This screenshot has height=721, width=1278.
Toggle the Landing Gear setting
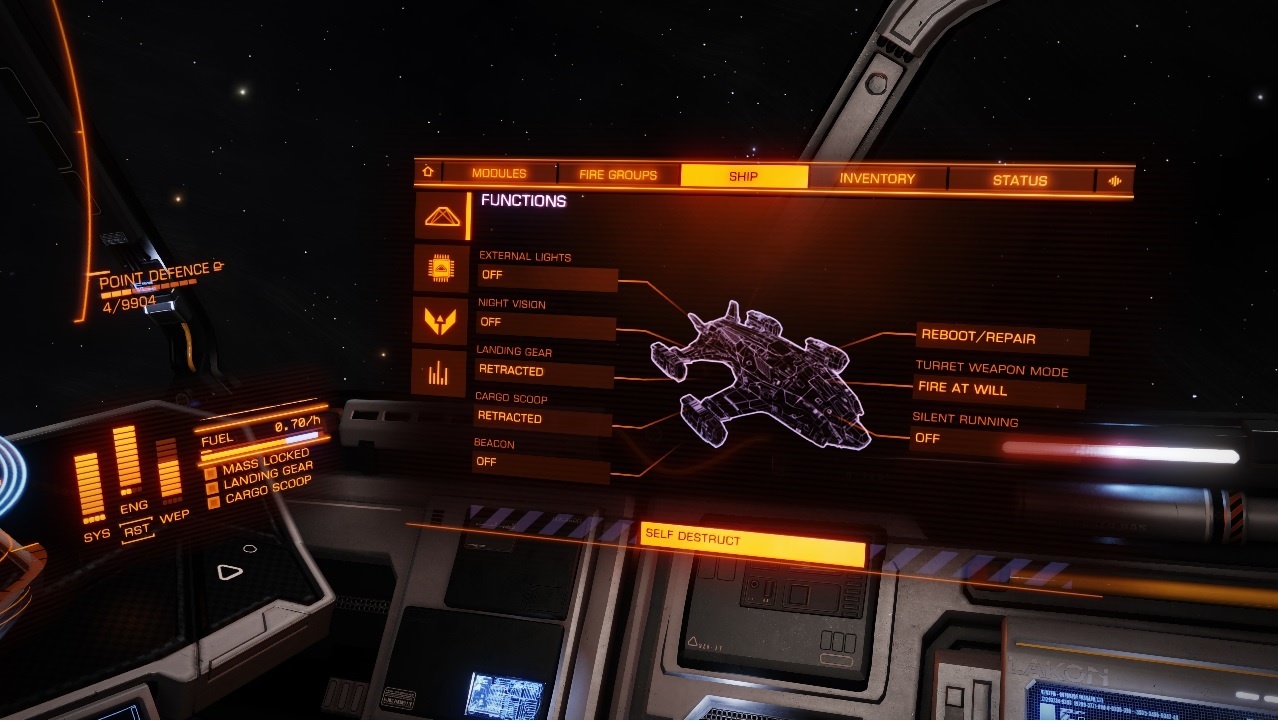pos(544,372)
